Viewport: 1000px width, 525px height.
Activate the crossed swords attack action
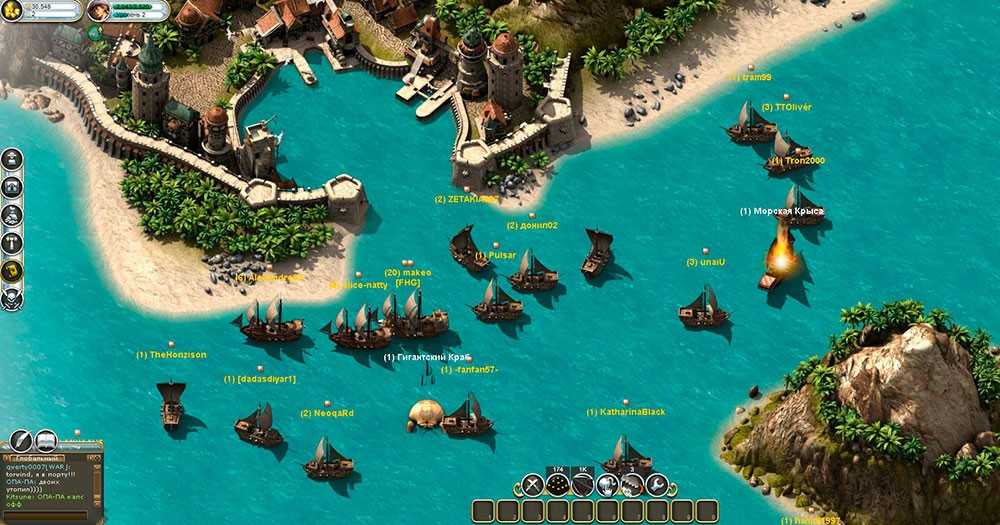point(533,486)
